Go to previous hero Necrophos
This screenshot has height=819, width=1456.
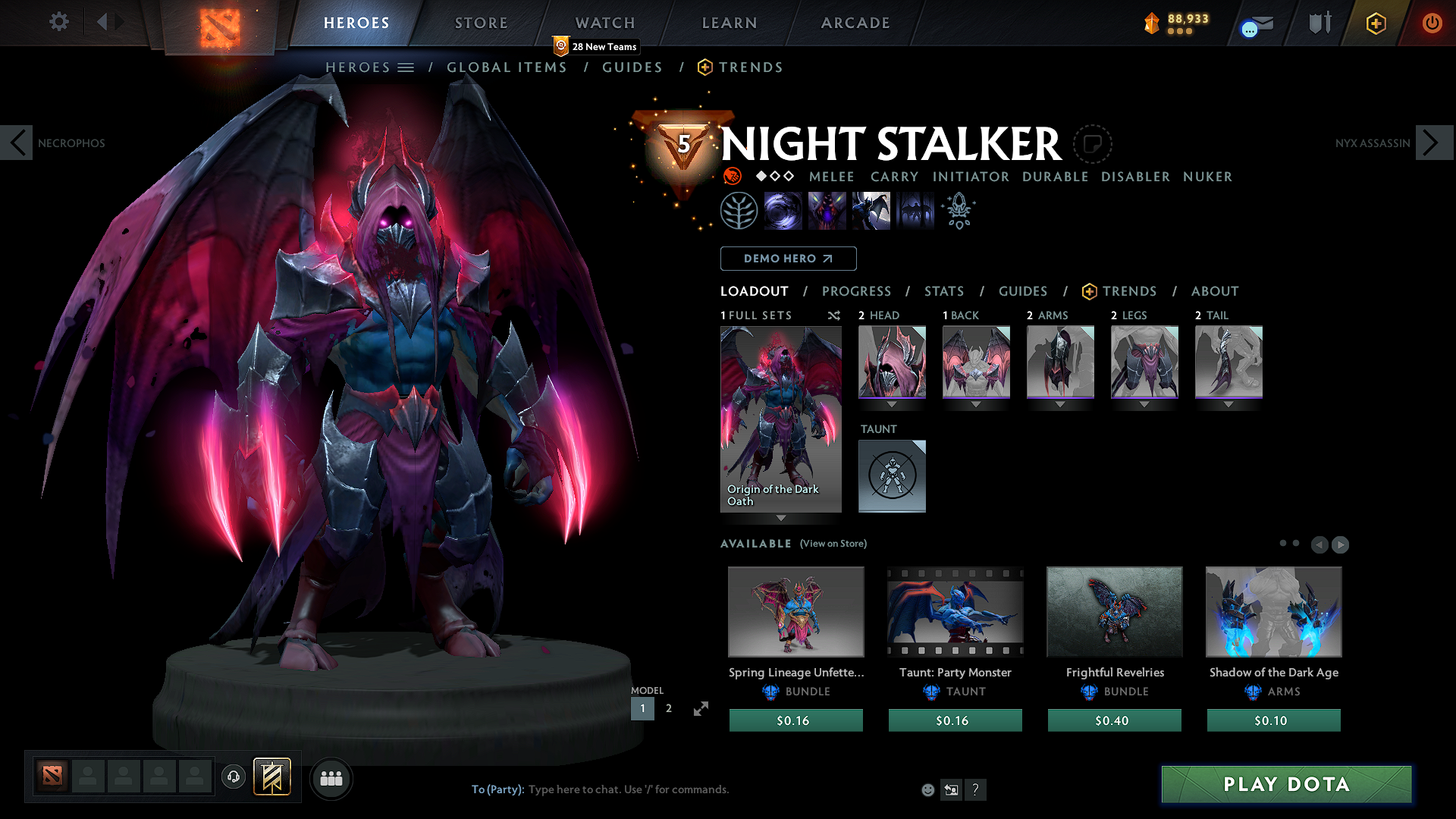(x=17, y=143)
